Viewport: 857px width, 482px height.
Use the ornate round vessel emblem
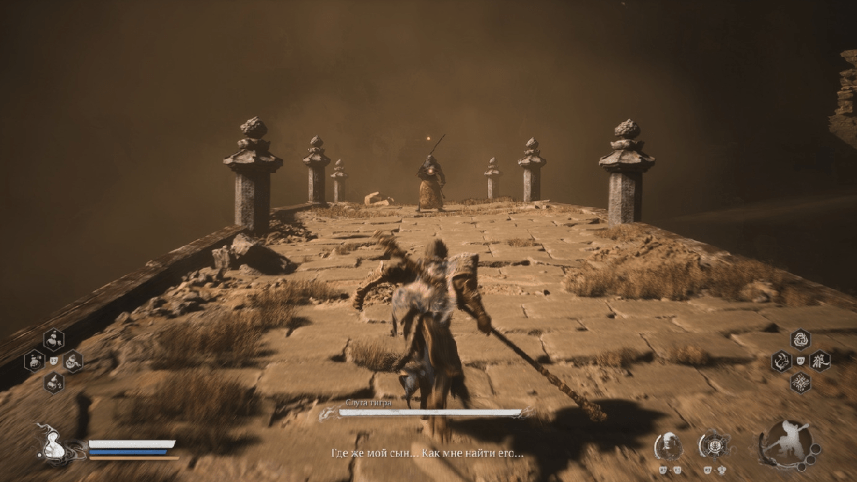[713, 446]
